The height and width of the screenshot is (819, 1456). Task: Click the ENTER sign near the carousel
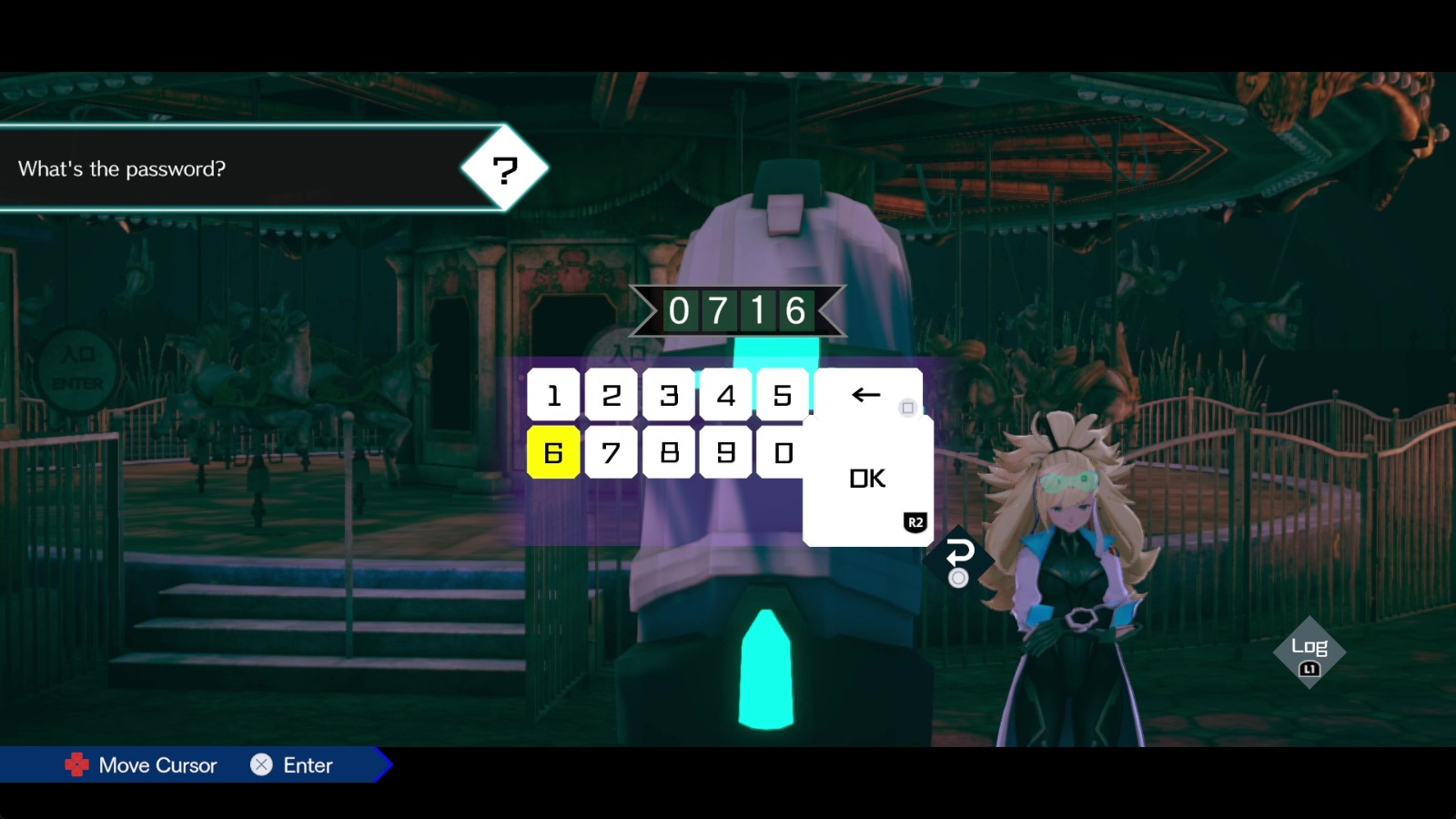tap(79, 384)
